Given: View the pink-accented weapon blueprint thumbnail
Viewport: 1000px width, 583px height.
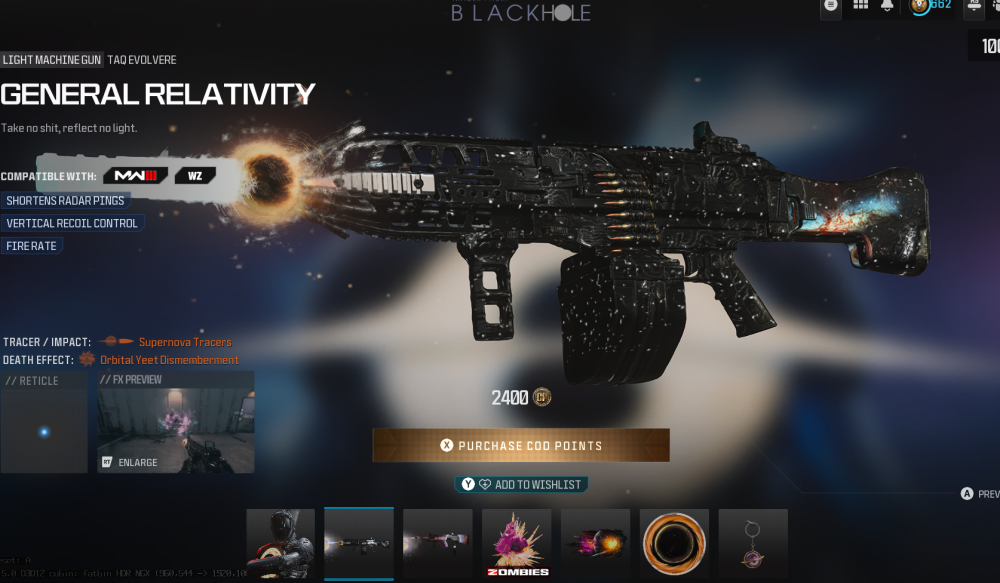Looking at the screenshot, I should click(x=438, y=543).
